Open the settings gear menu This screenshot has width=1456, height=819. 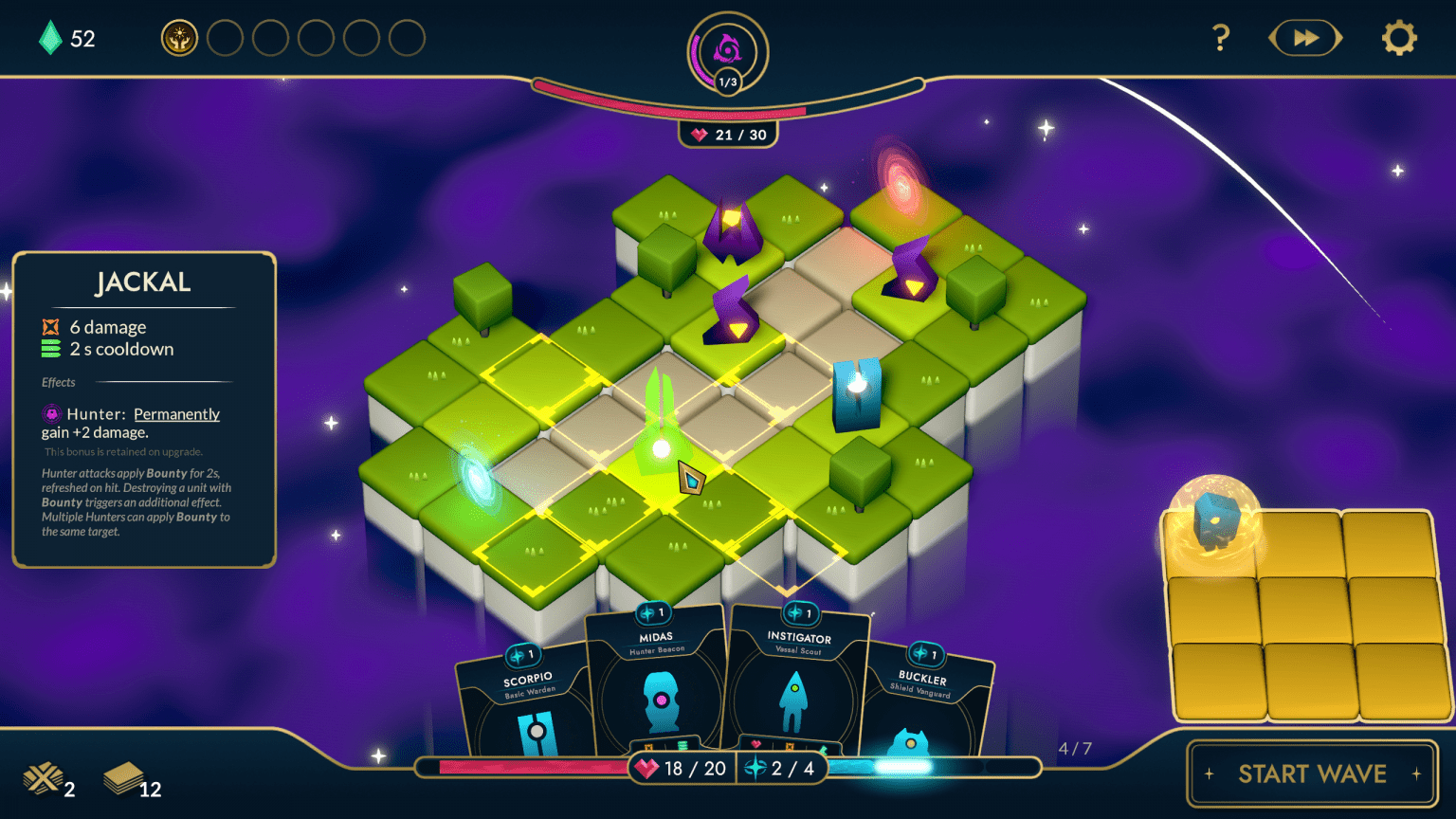(1398, 38)
